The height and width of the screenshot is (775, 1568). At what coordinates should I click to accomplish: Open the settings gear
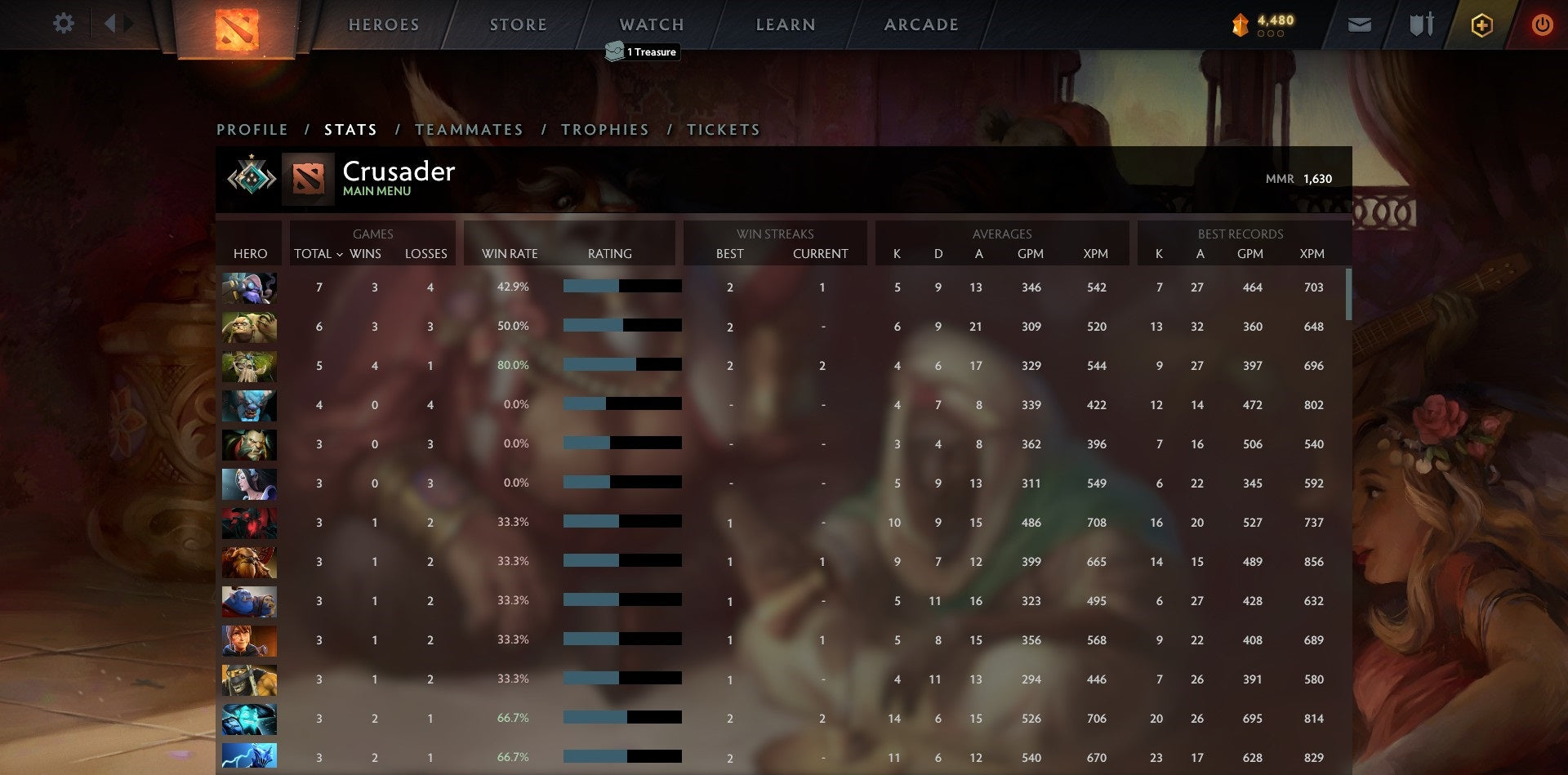click(64, 24)
